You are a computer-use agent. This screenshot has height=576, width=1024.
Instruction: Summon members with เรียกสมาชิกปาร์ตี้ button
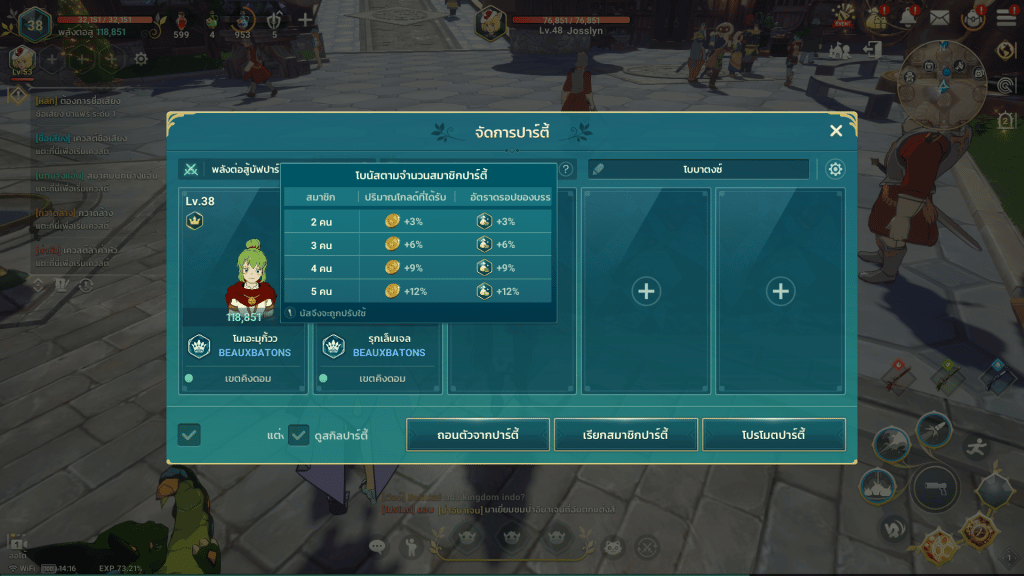tap(625, 435)
